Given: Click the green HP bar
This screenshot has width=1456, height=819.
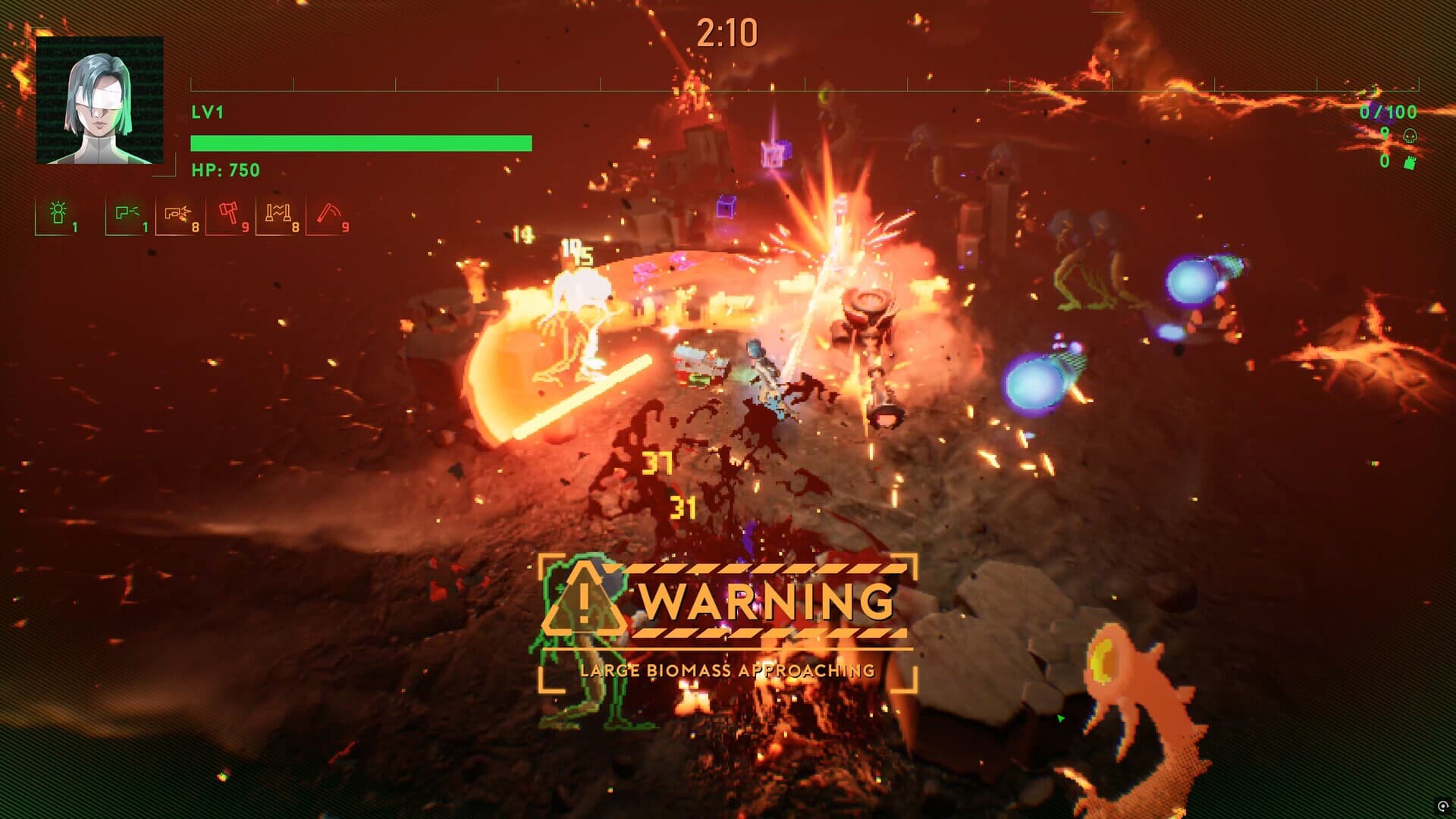Looking at the screenshot, I should tap(361, 141).
